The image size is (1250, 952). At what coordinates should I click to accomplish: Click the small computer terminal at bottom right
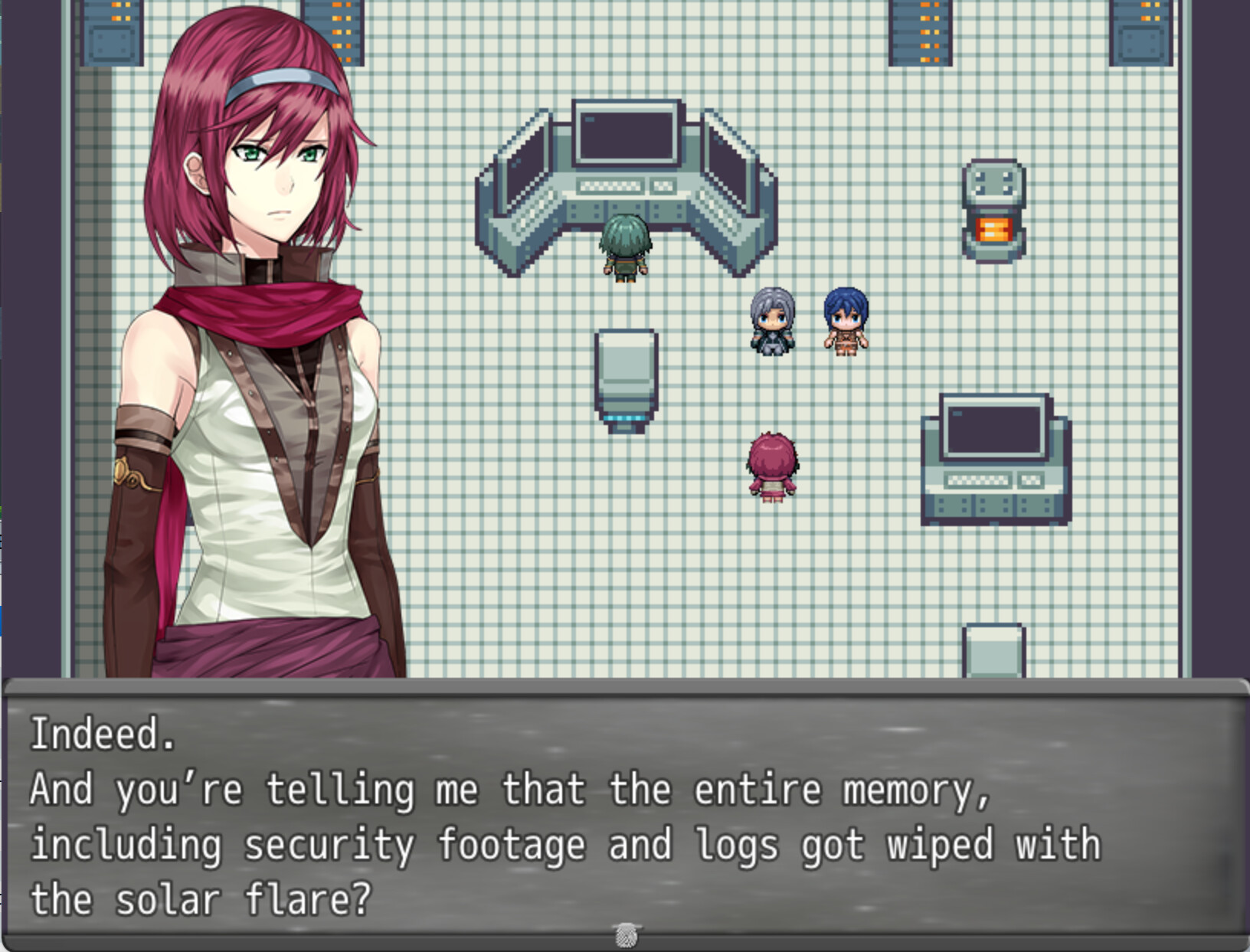coord(996,456)
